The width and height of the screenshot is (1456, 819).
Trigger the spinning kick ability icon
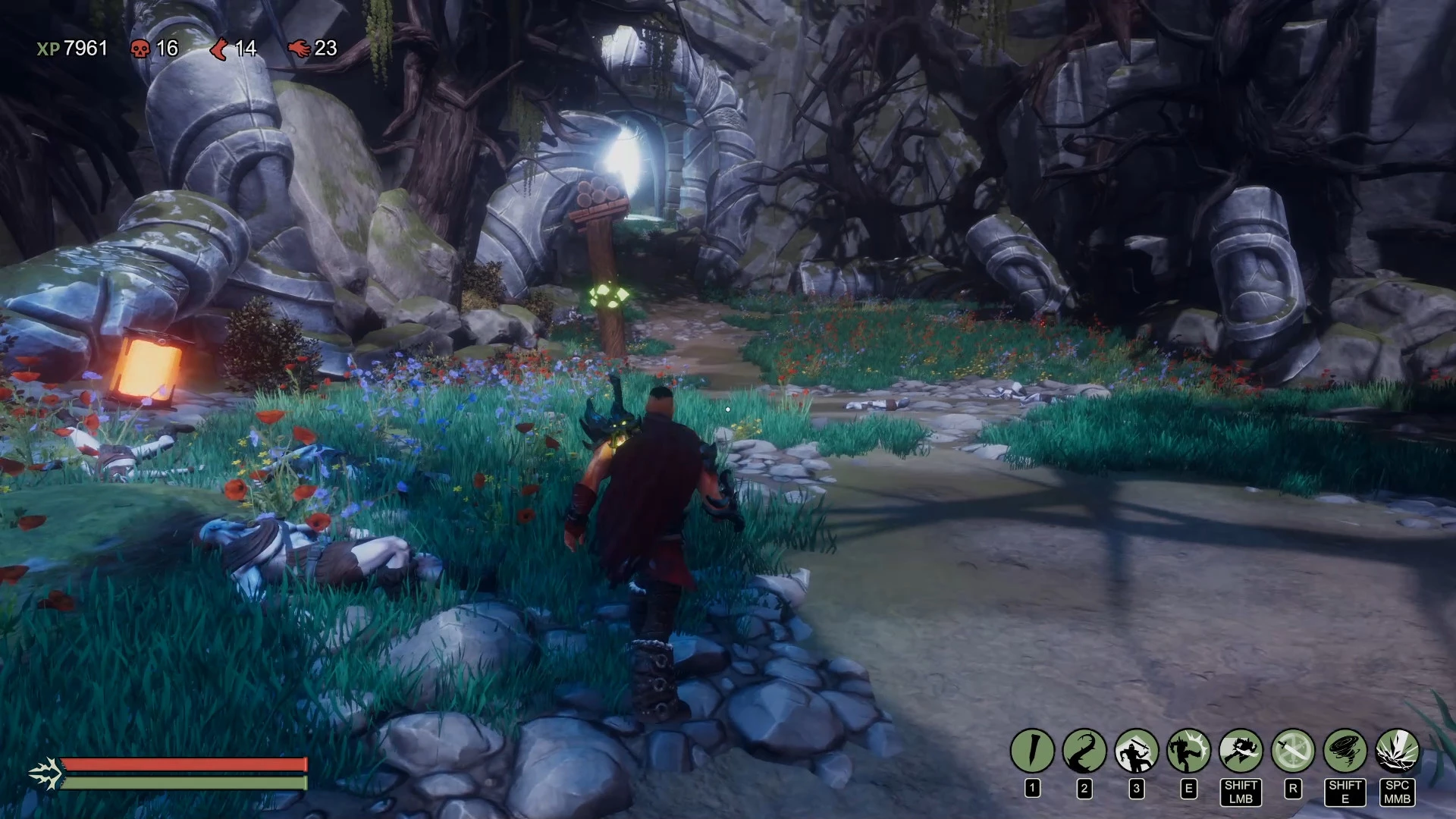[1188, 751]
